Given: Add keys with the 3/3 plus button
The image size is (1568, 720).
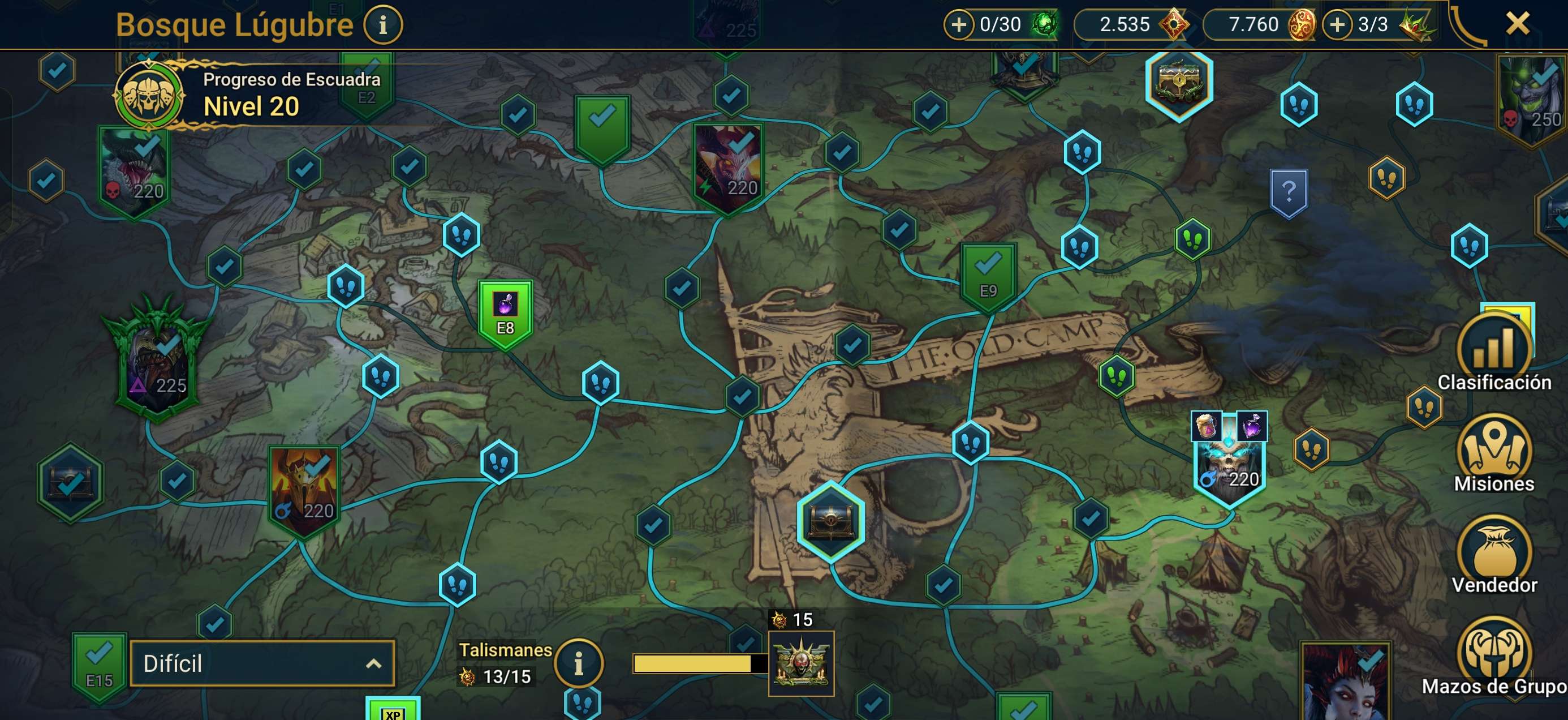Looking at the screenshot, I should tap(1337, 25).
